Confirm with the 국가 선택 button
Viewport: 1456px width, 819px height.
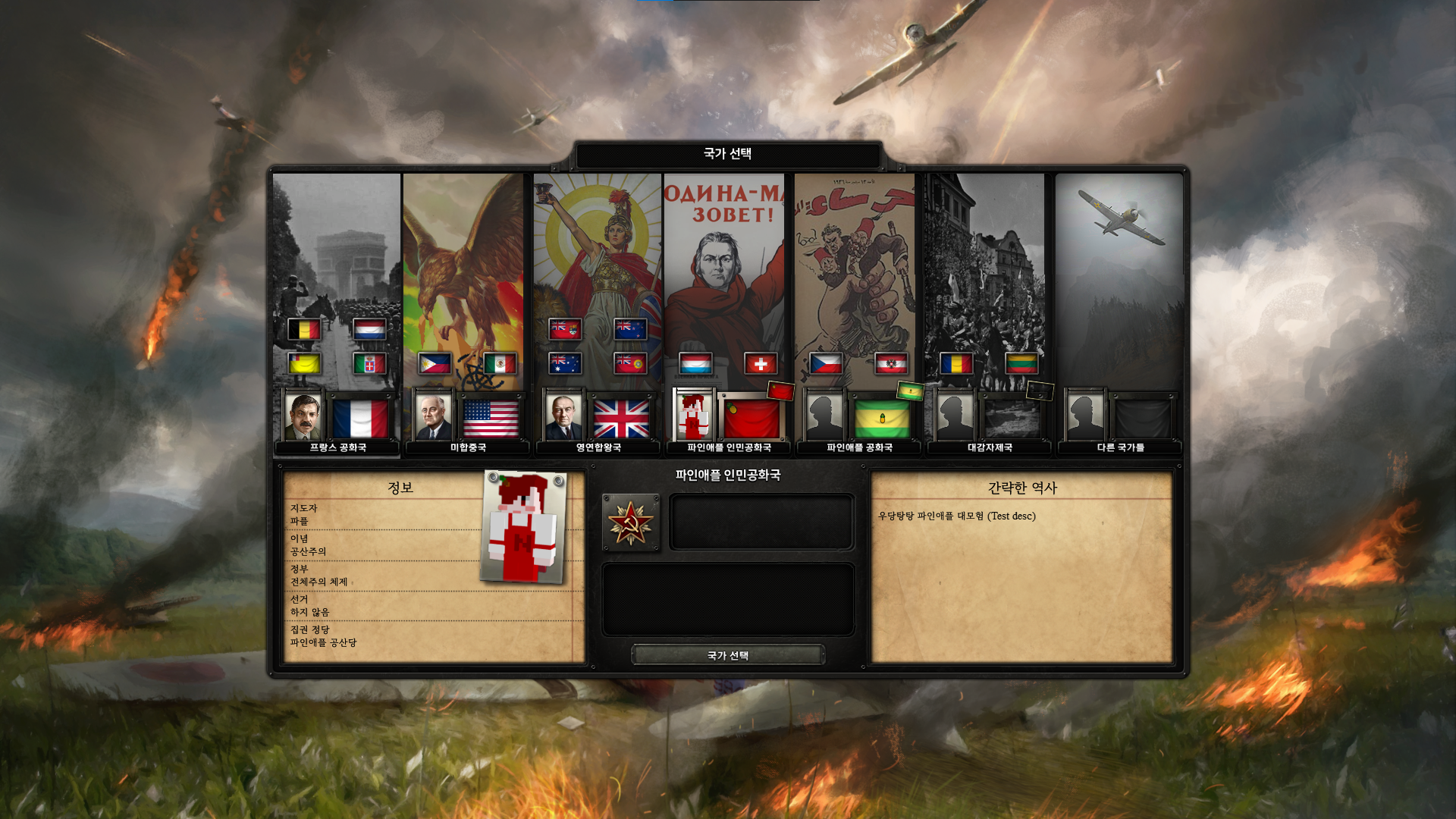coord(727,655)
